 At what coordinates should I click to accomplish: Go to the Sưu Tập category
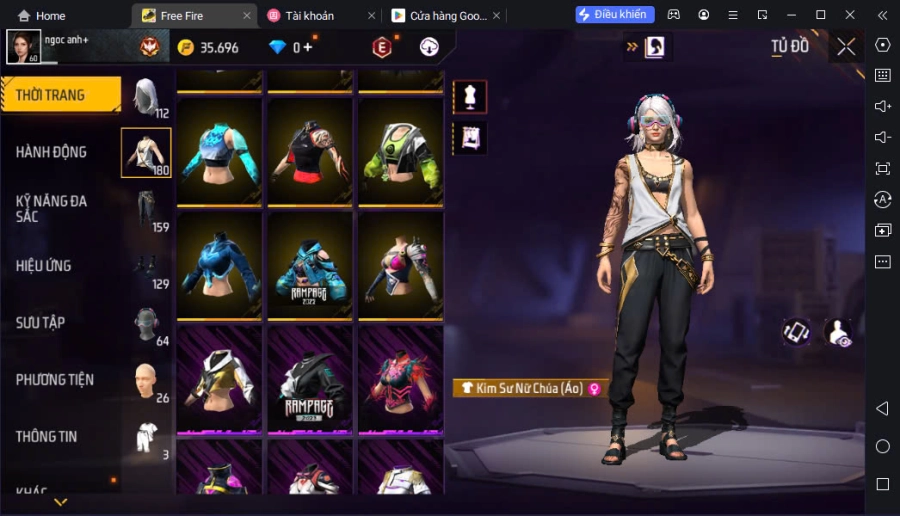click(41, 323)
